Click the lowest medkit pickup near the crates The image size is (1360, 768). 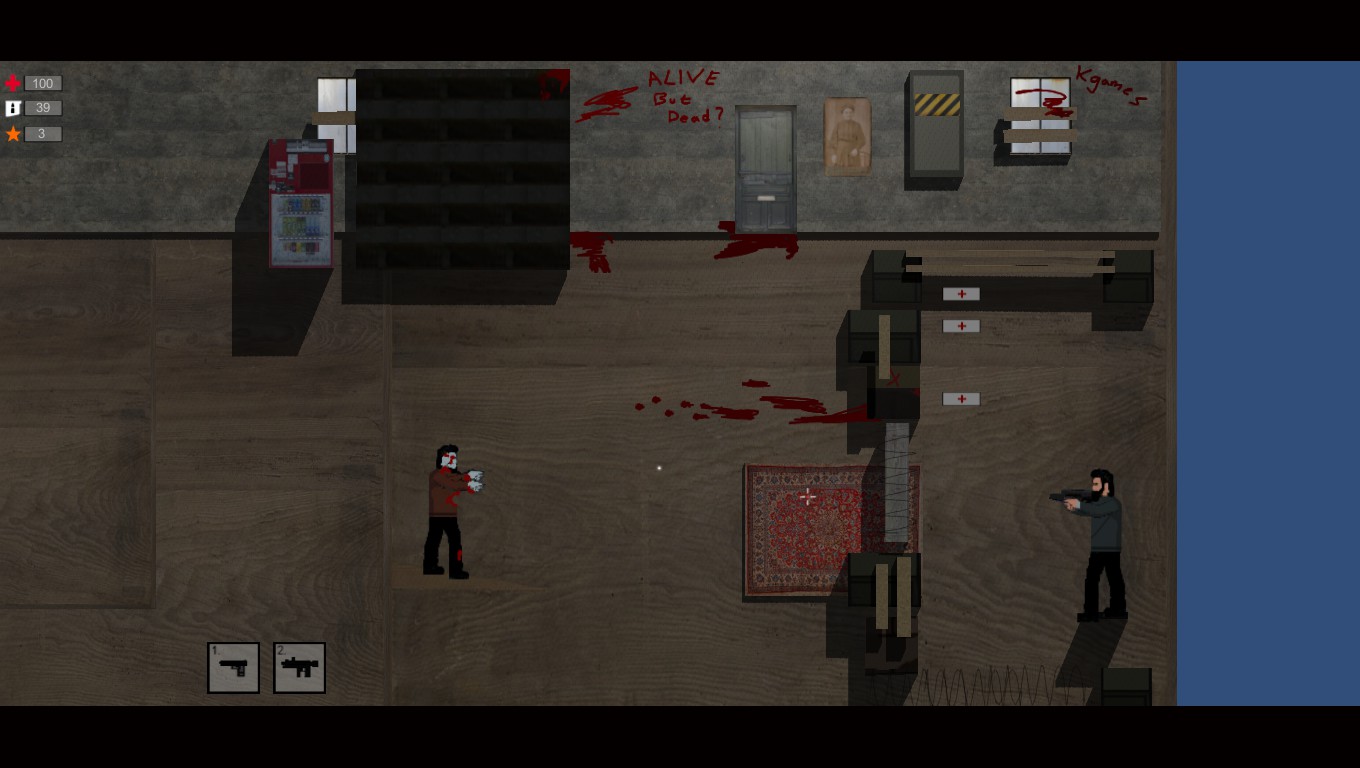tap(960, 399)
